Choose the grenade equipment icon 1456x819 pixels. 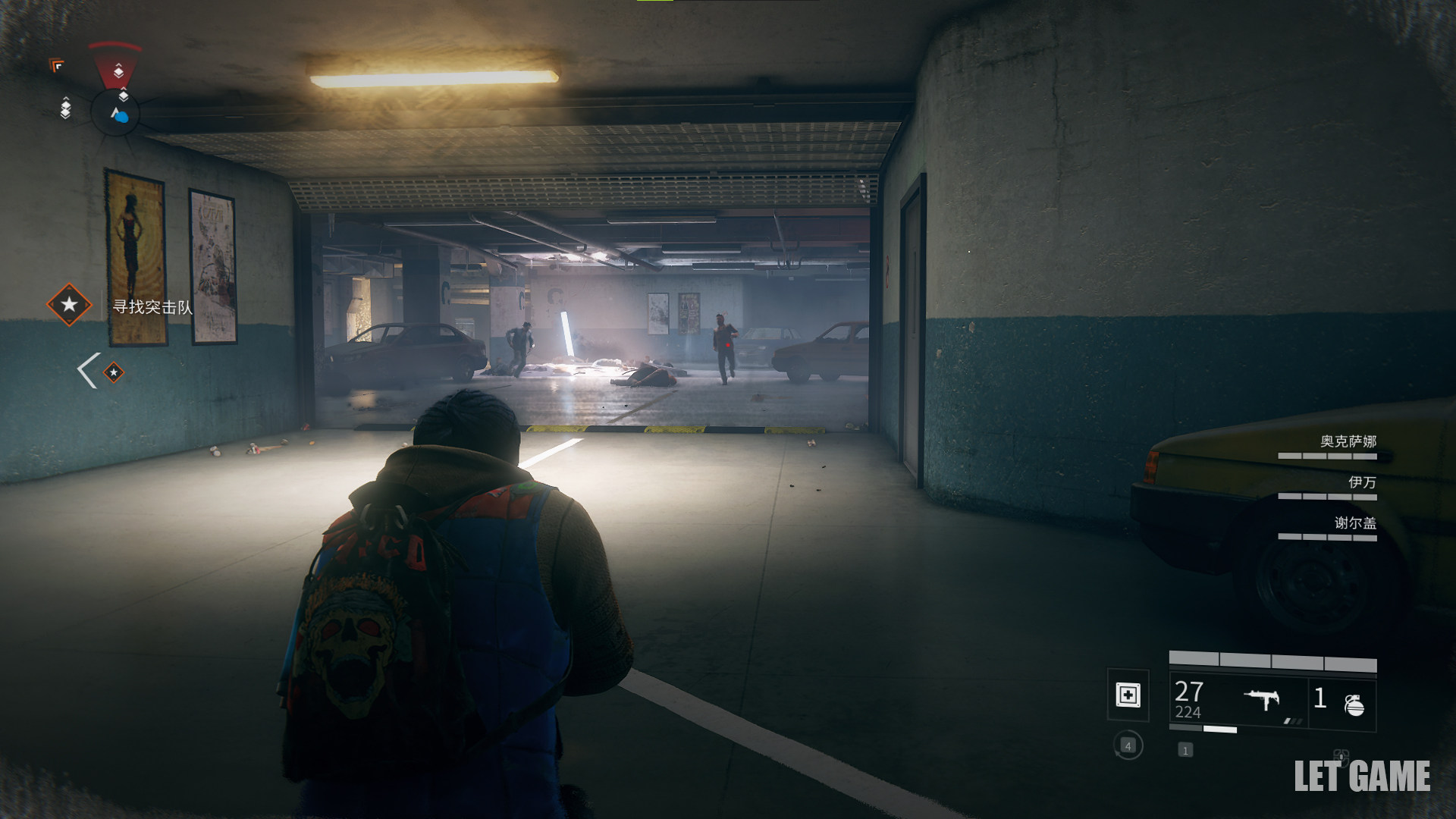(1354, 704)
